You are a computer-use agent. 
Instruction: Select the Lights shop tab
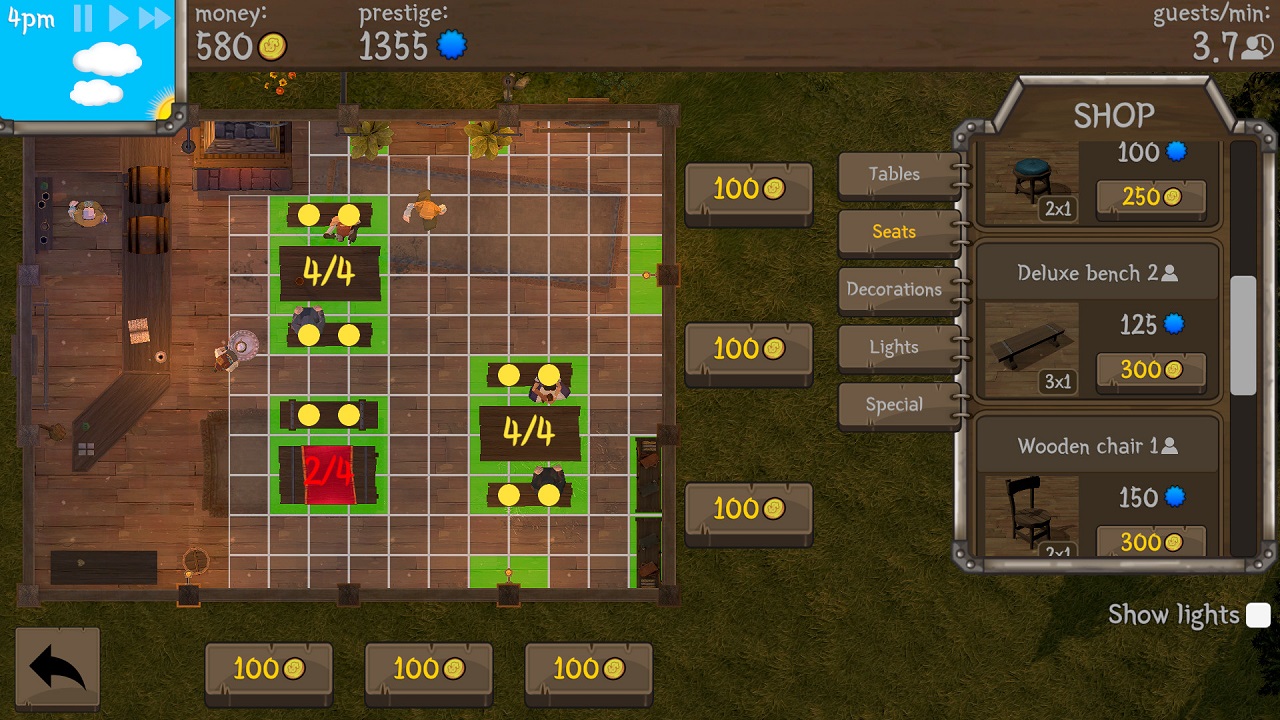click(x=894, y=348)
